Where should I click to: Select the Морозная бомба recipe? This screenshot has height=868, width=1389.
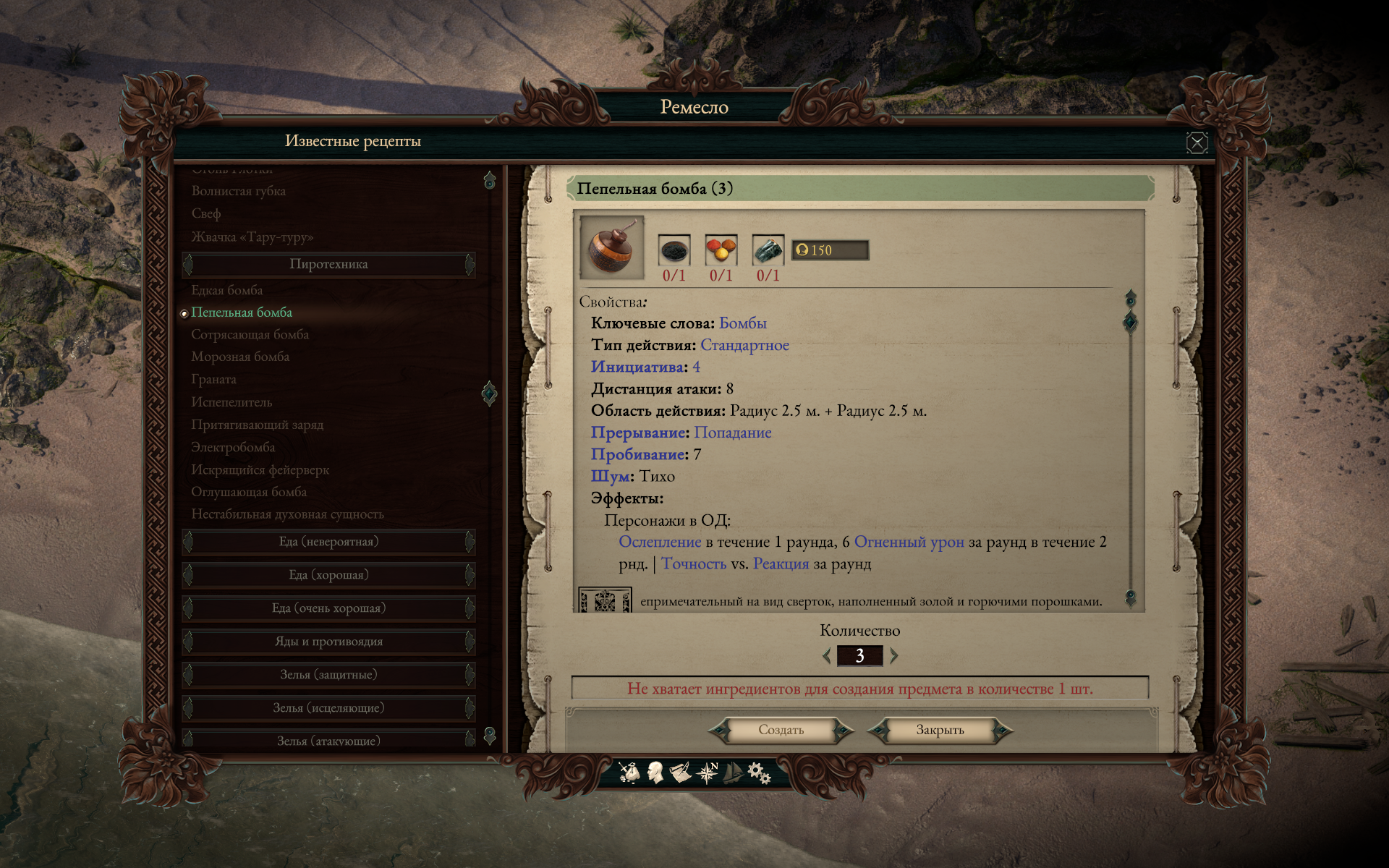pyautogui.click(x=240, y=357)
